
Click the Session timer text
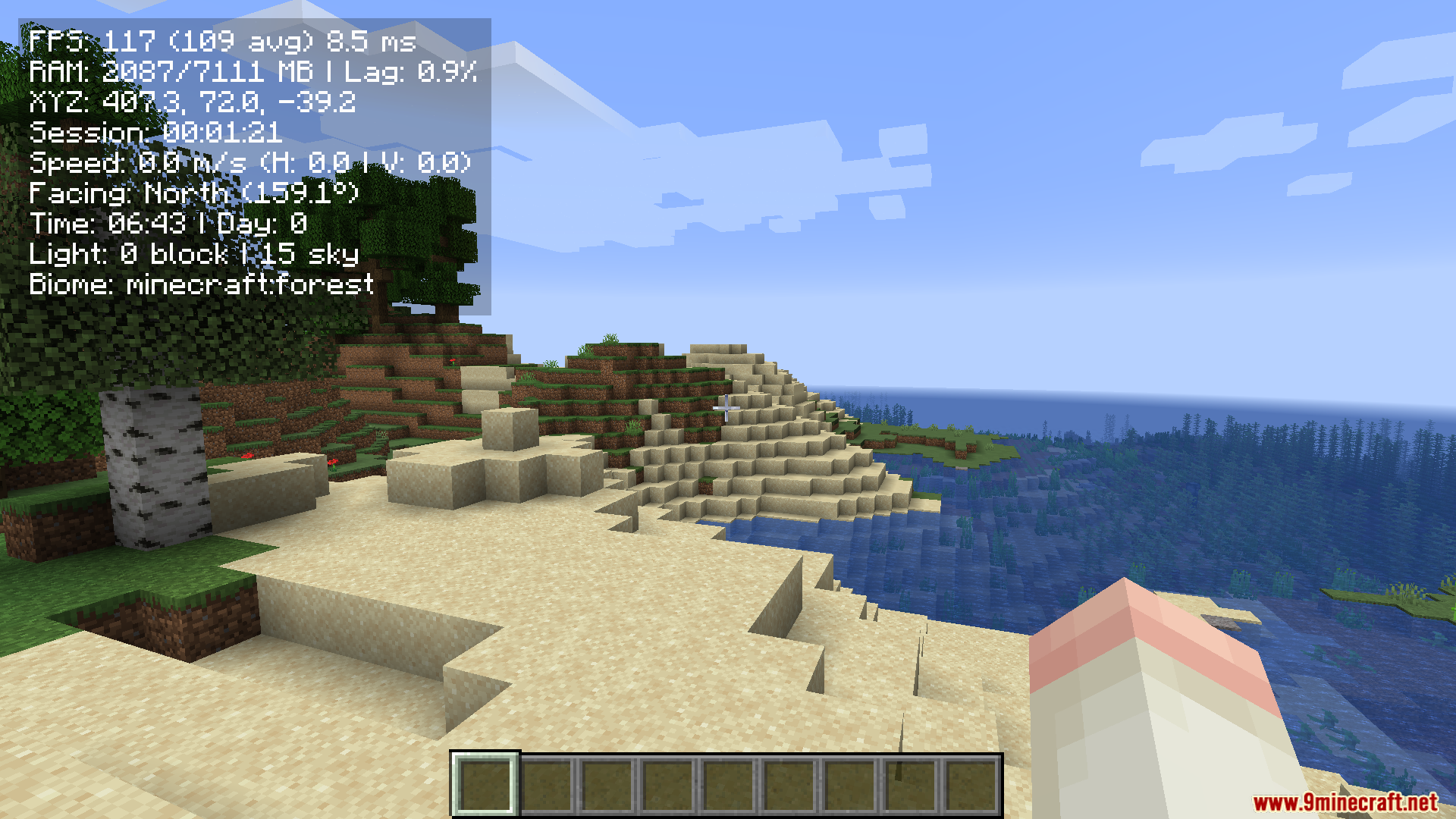pyautogui.click(x=155, y=134)
